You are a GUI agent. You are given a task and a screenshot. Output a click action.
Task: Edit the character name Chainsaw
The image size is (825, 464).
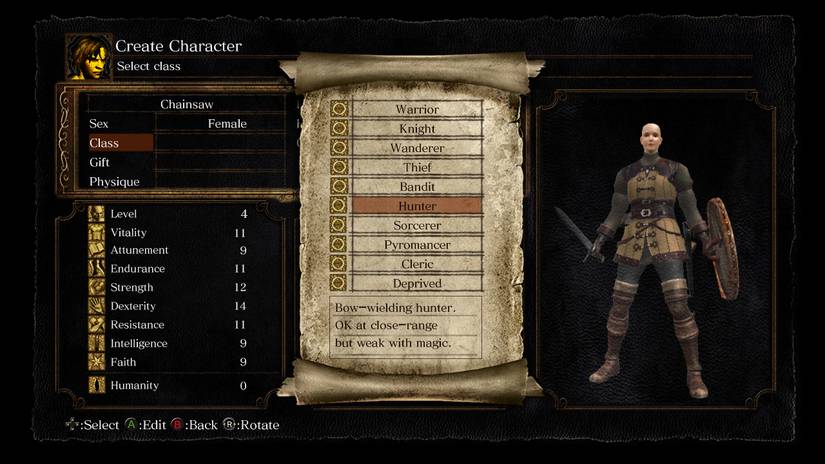(187, 104)
